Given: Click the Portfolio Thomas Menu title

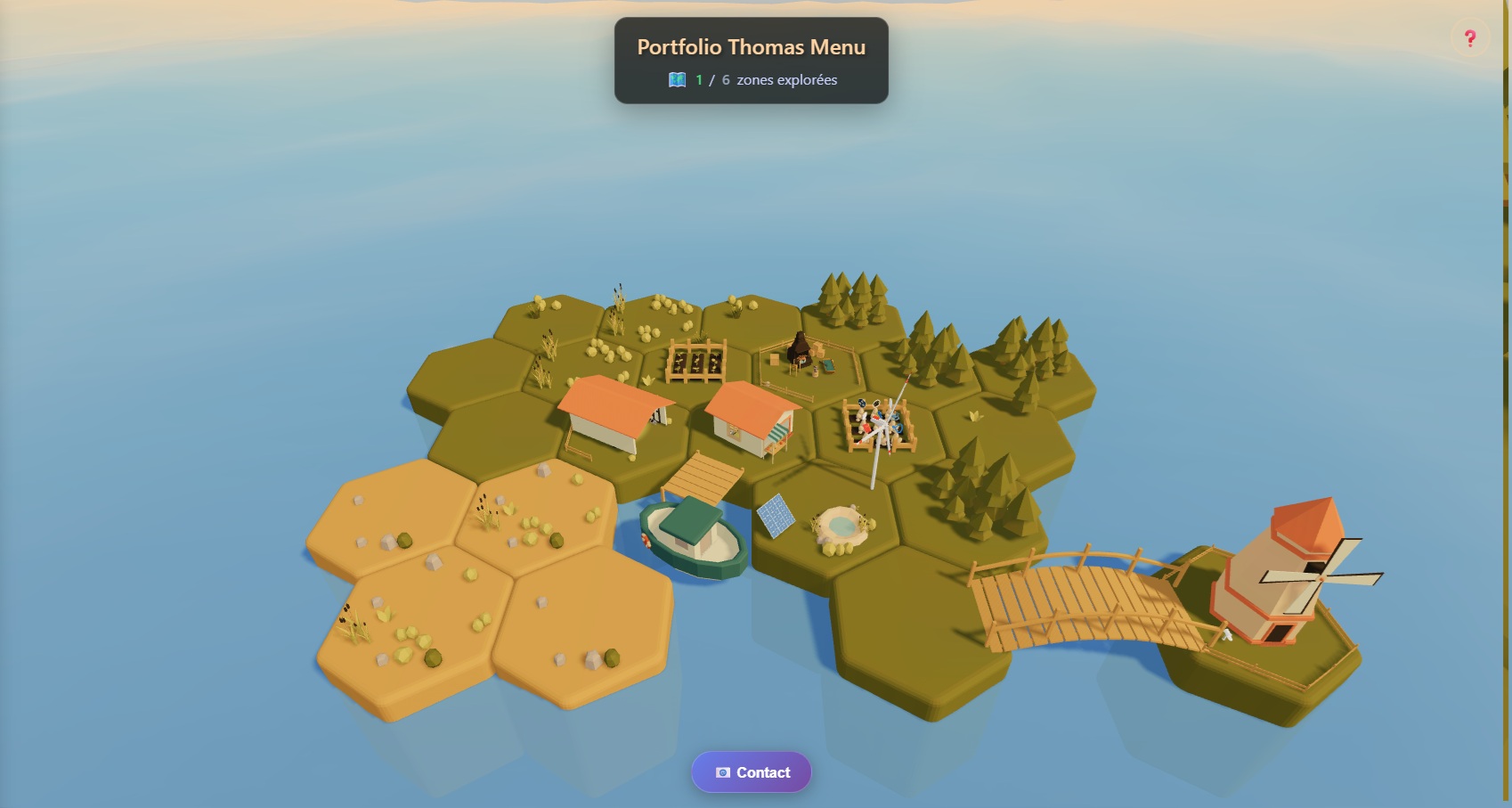Looking at the screenshot, I should pyautogui.click(x=751, y=48).
